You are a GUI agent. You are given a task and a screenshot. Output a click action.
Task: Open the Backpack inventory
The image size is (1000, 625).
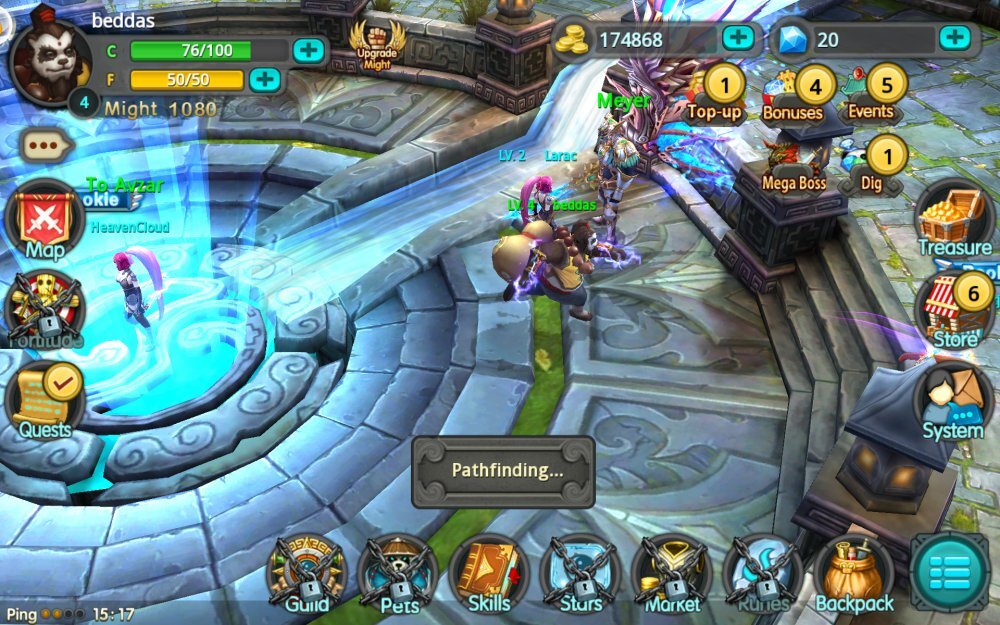pyautogui.click(x=853, y=575)
